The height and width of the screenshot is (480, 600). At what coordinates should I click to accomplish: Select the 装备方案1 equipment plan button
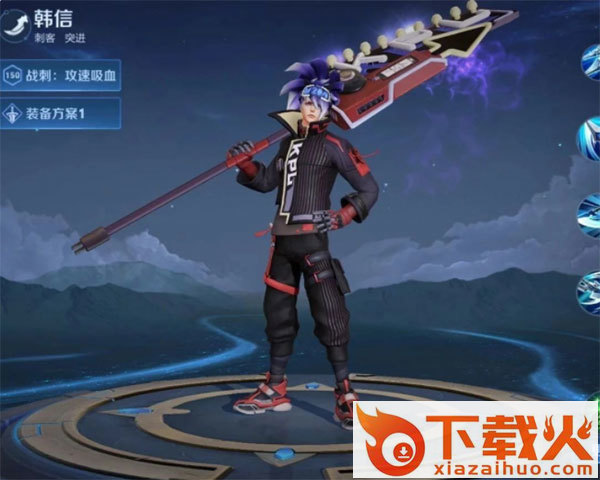pos(60,112)
